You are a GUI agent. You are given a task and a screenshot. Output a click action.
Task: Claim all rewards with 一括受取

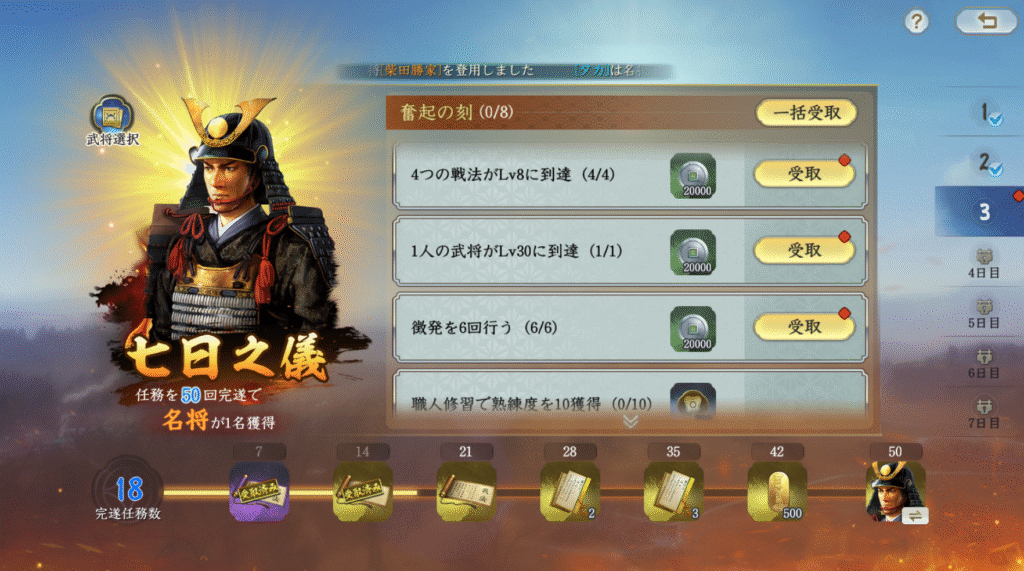pos(806,113)
